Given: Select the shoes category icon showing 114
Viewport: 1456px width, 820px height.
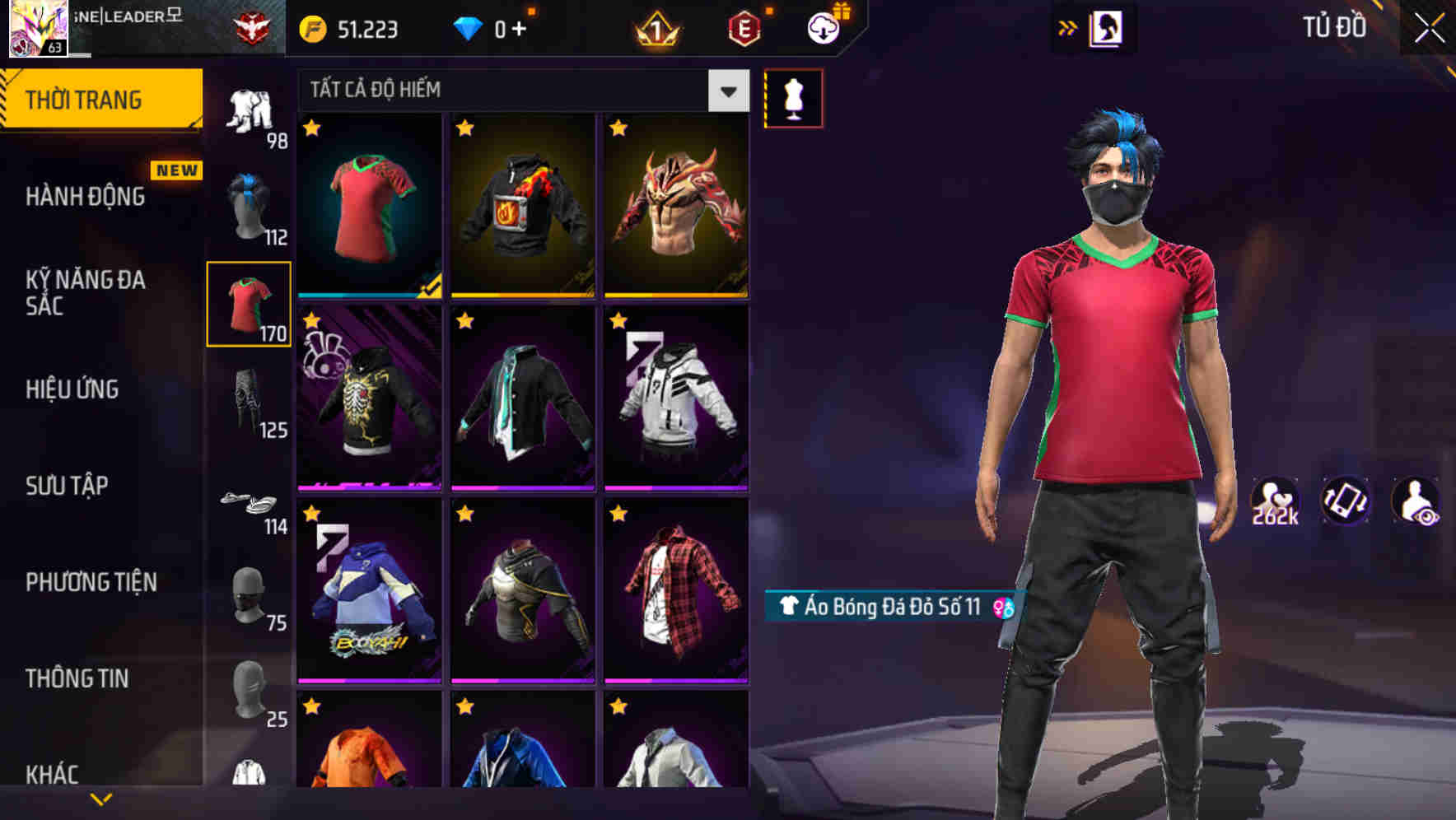Looking at the screenshot, I should click(x=250, y=502).
